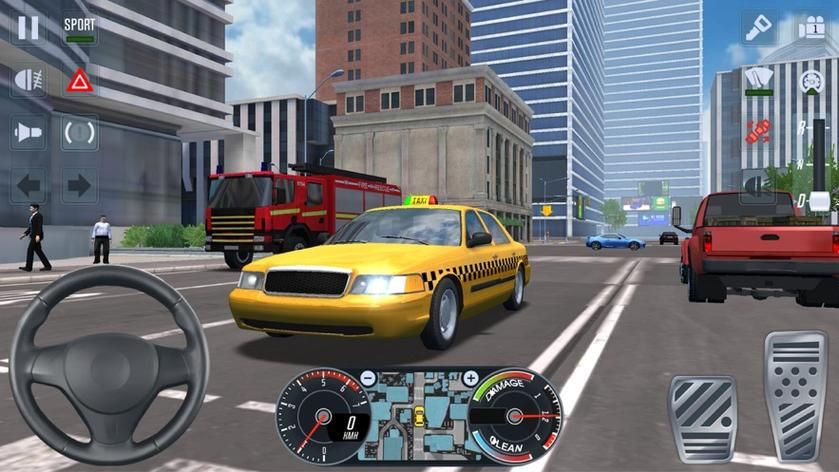Change the camera view
The width and height of the screenshot is (839, 472).
point(811,27)
